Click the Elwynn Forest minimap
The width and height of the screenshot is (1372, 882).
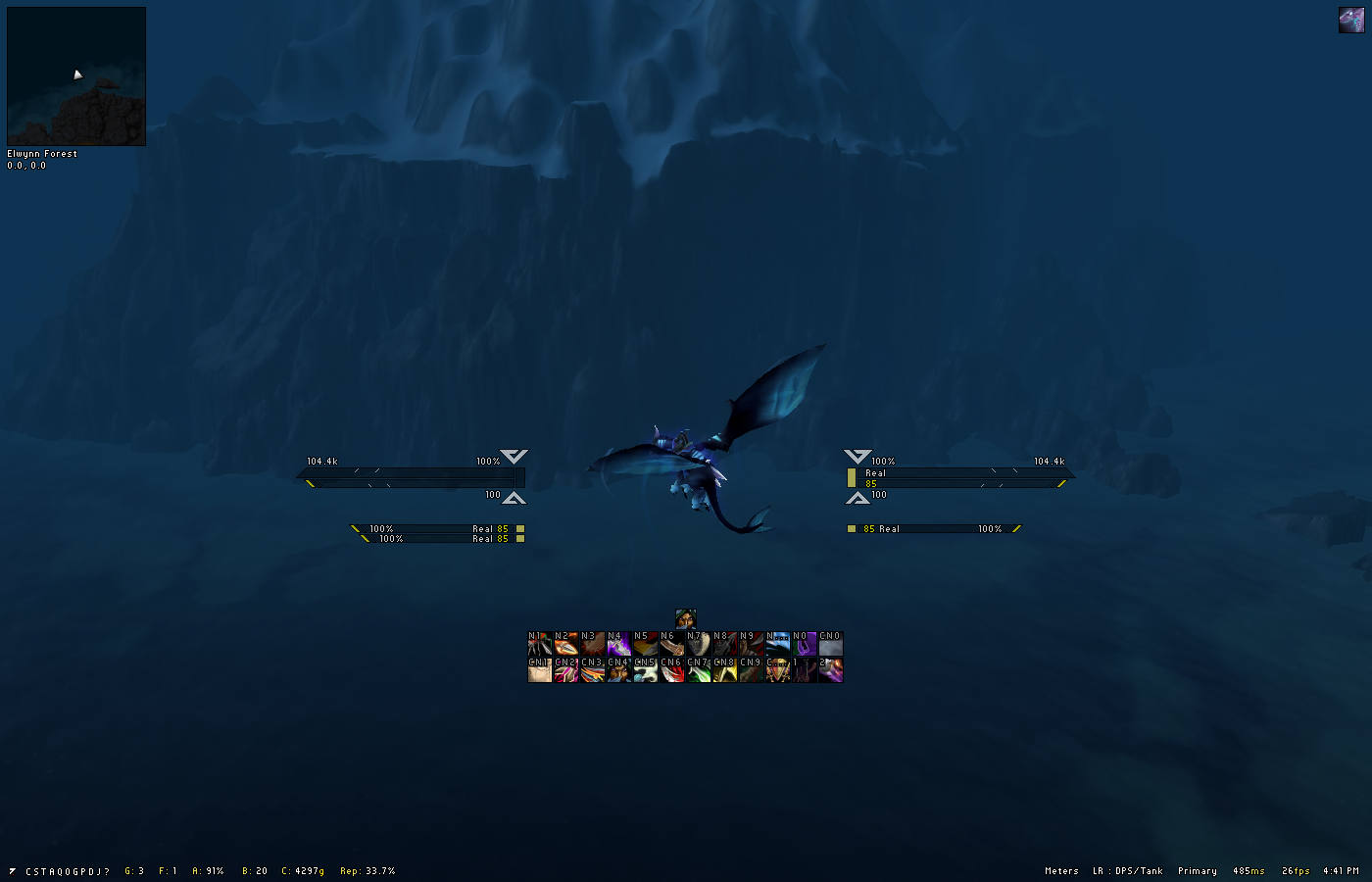pos(76,76)
